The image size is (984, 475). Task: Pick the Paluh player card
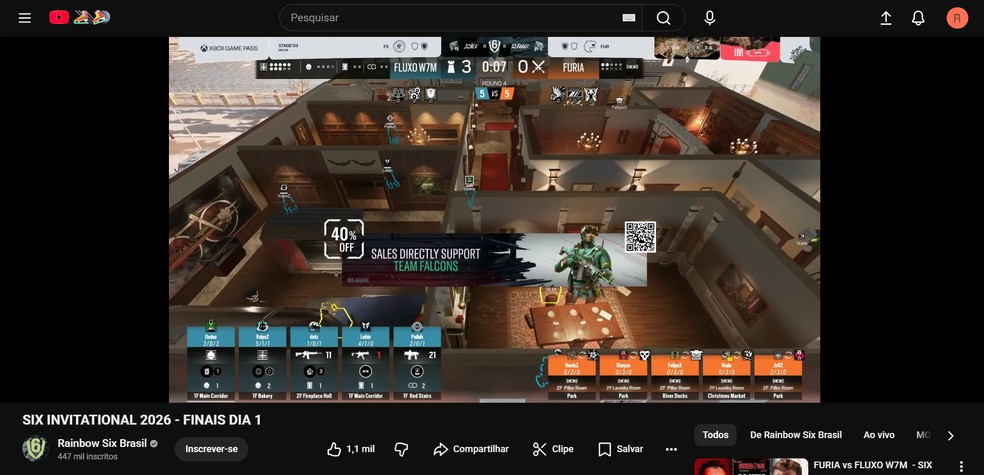click(x=417, y=363)
